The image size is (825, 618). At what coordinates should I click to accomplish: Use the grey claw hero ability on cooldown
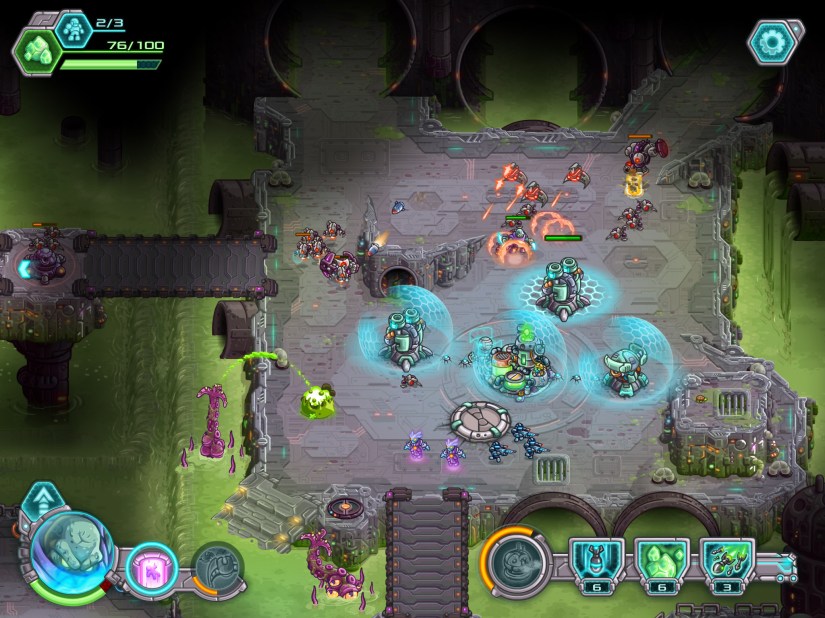pyautogui.click(x=212, y=566)
